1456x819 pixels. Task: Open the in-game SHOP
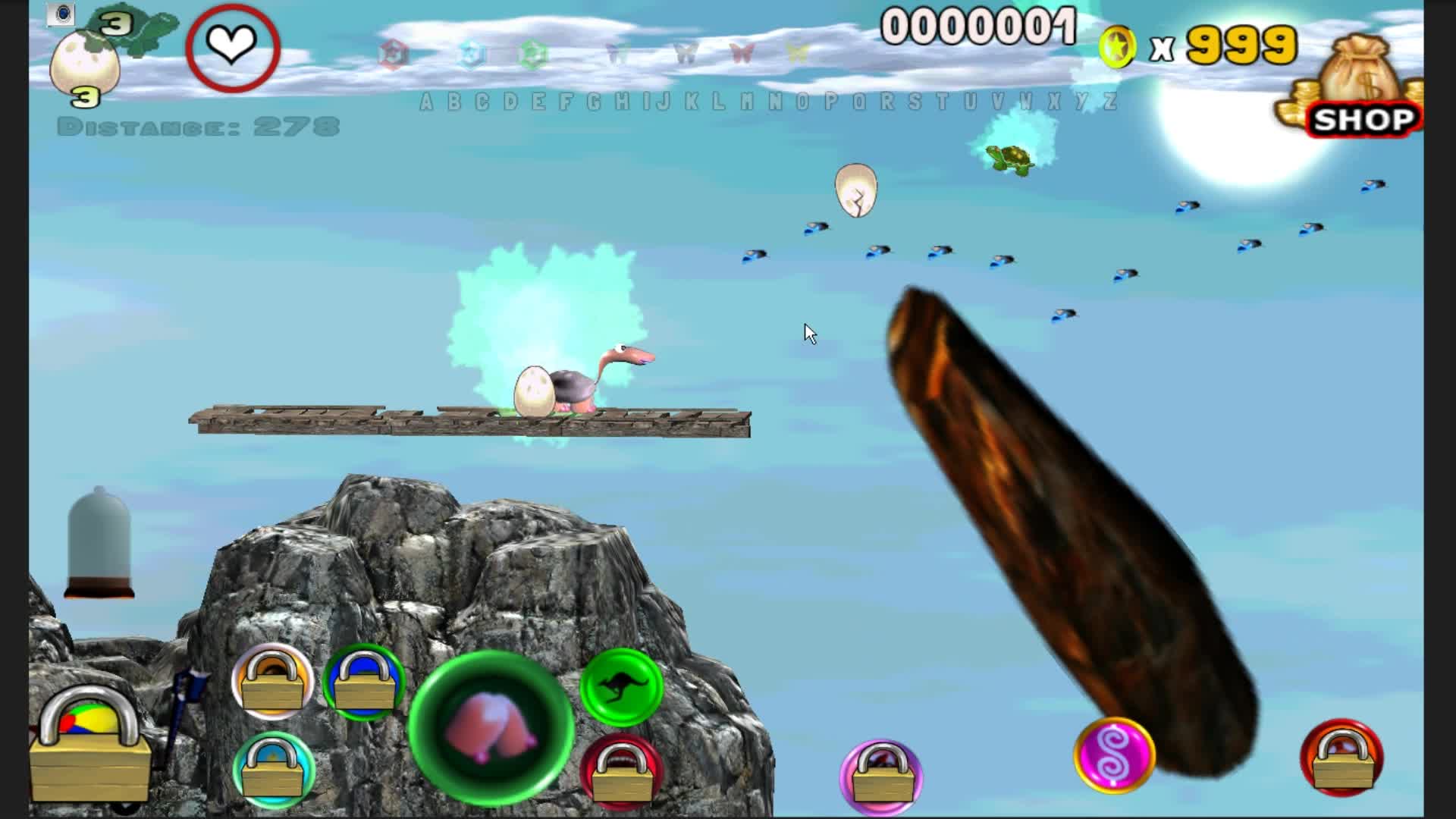point(1363,118)
